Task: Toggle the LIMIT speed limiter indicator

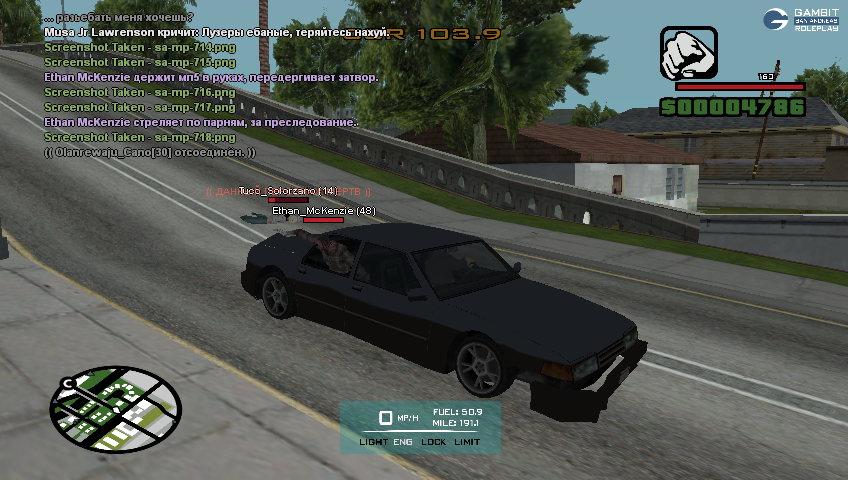Action: tap(467, 441)
